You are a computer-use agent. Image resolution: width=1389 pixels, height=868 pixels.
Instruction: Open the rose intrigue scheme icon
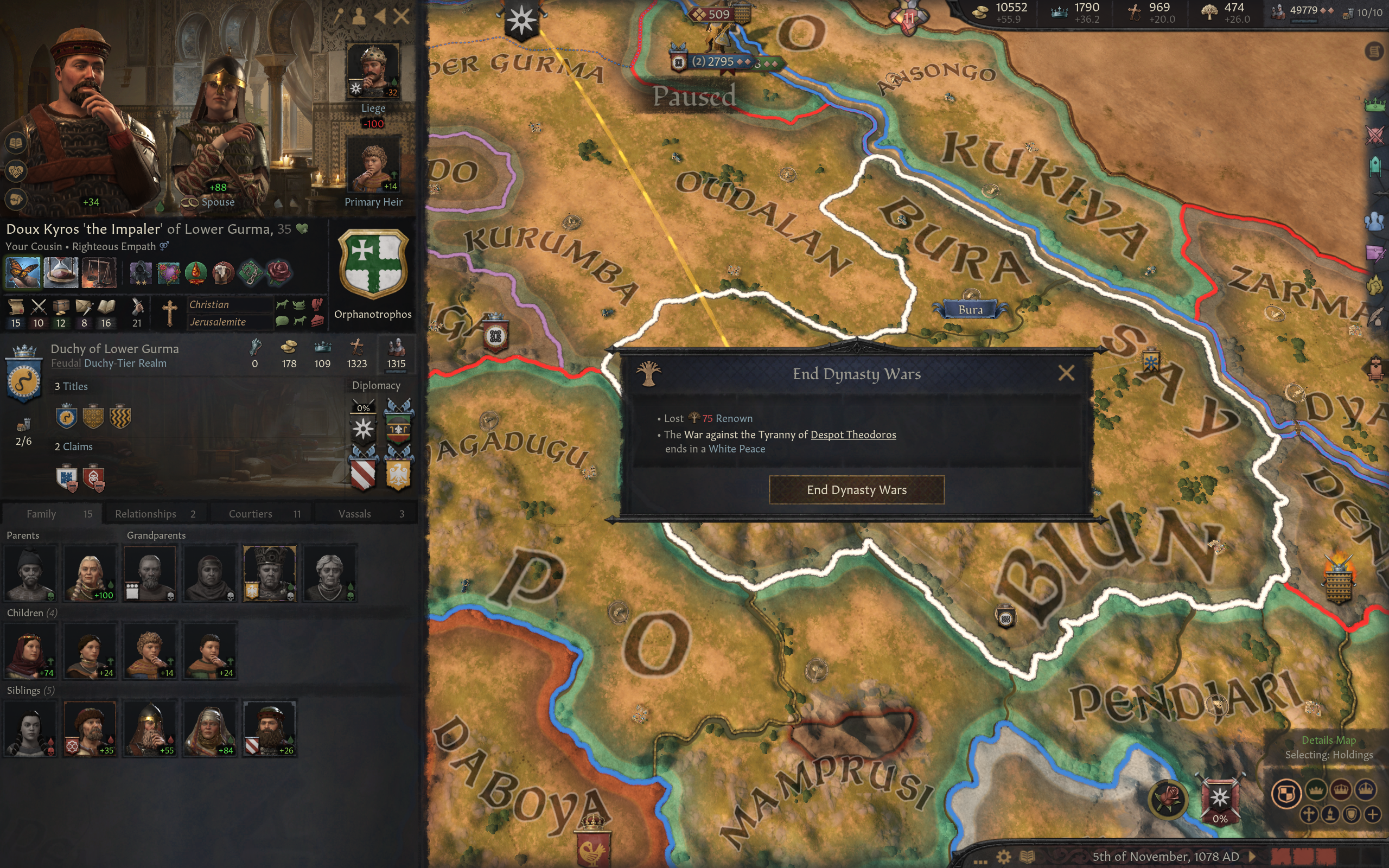point(1168,798)
